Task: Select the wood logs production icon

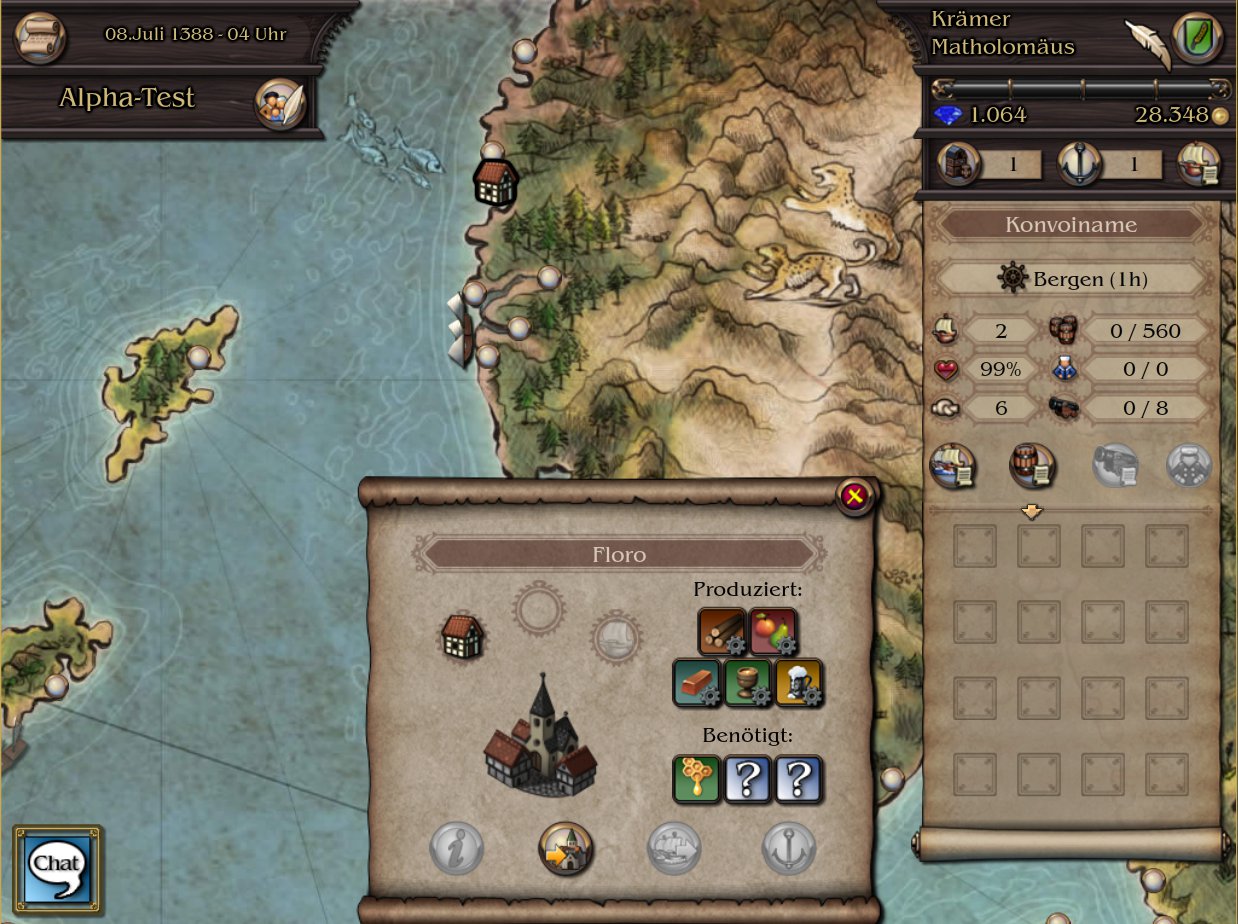Action: tap(721, 631)
